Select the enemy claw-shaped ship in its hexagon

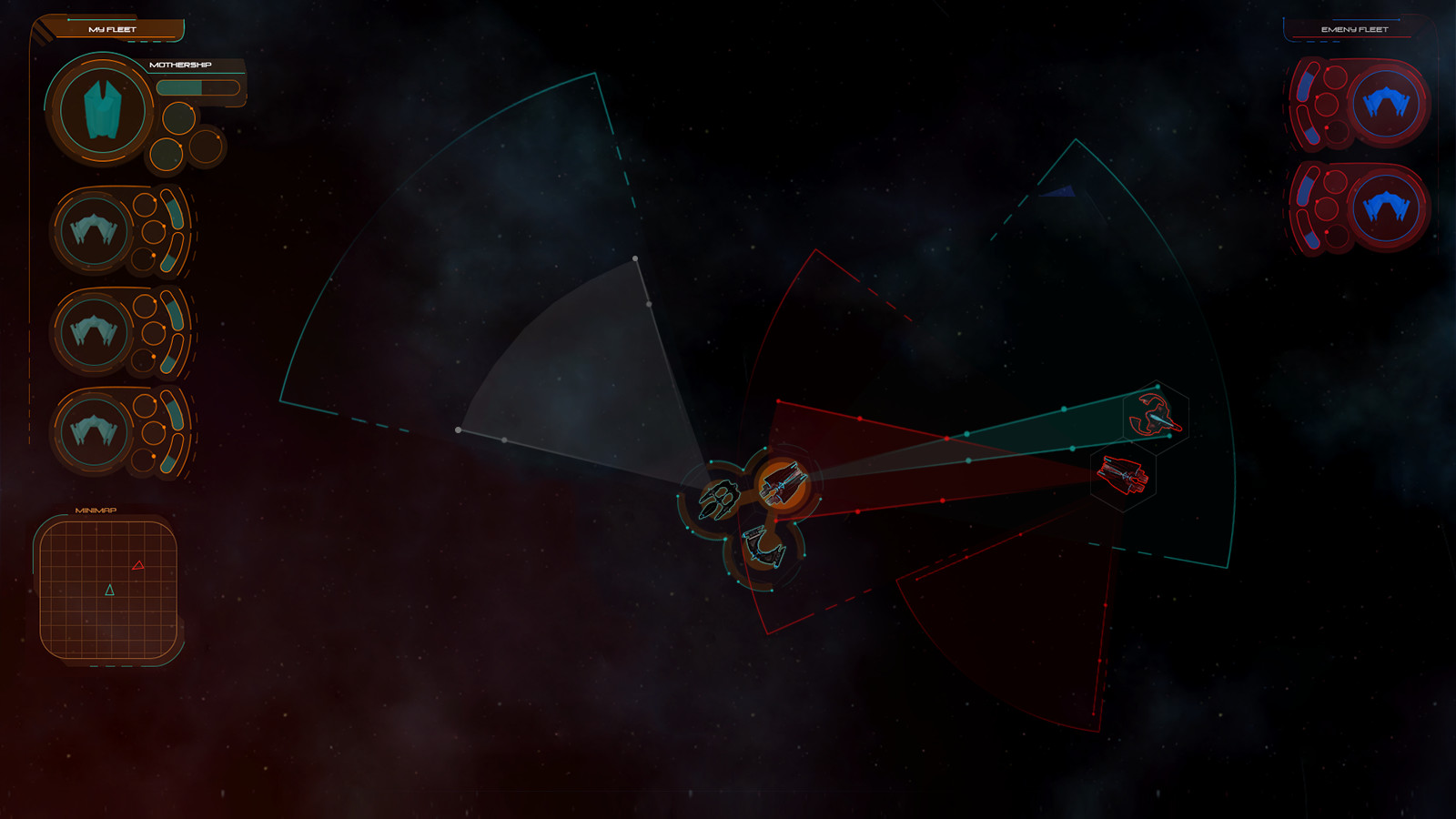click(1156, 416)
